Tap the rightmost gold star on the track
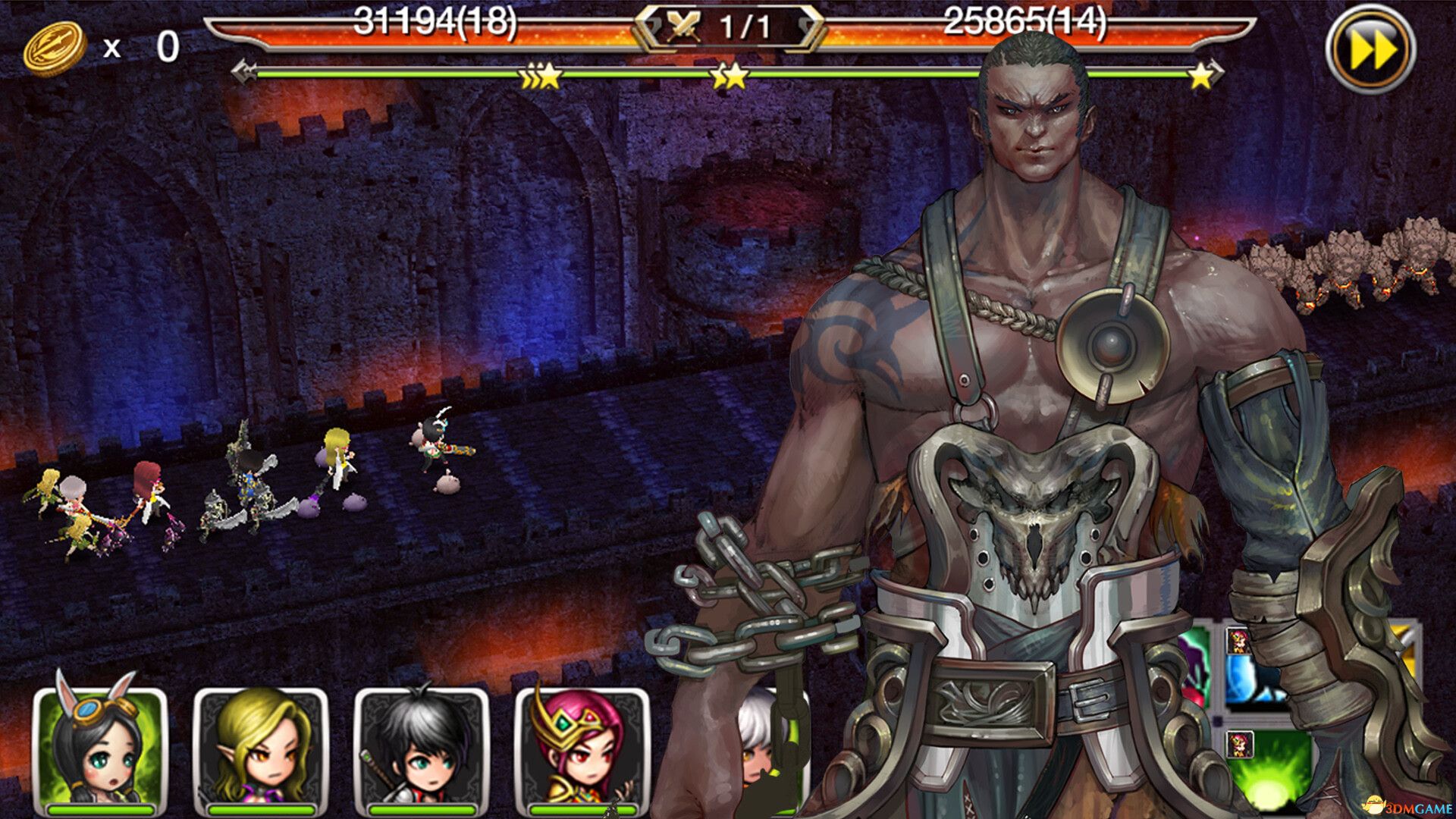 [x=1200, y=75]
